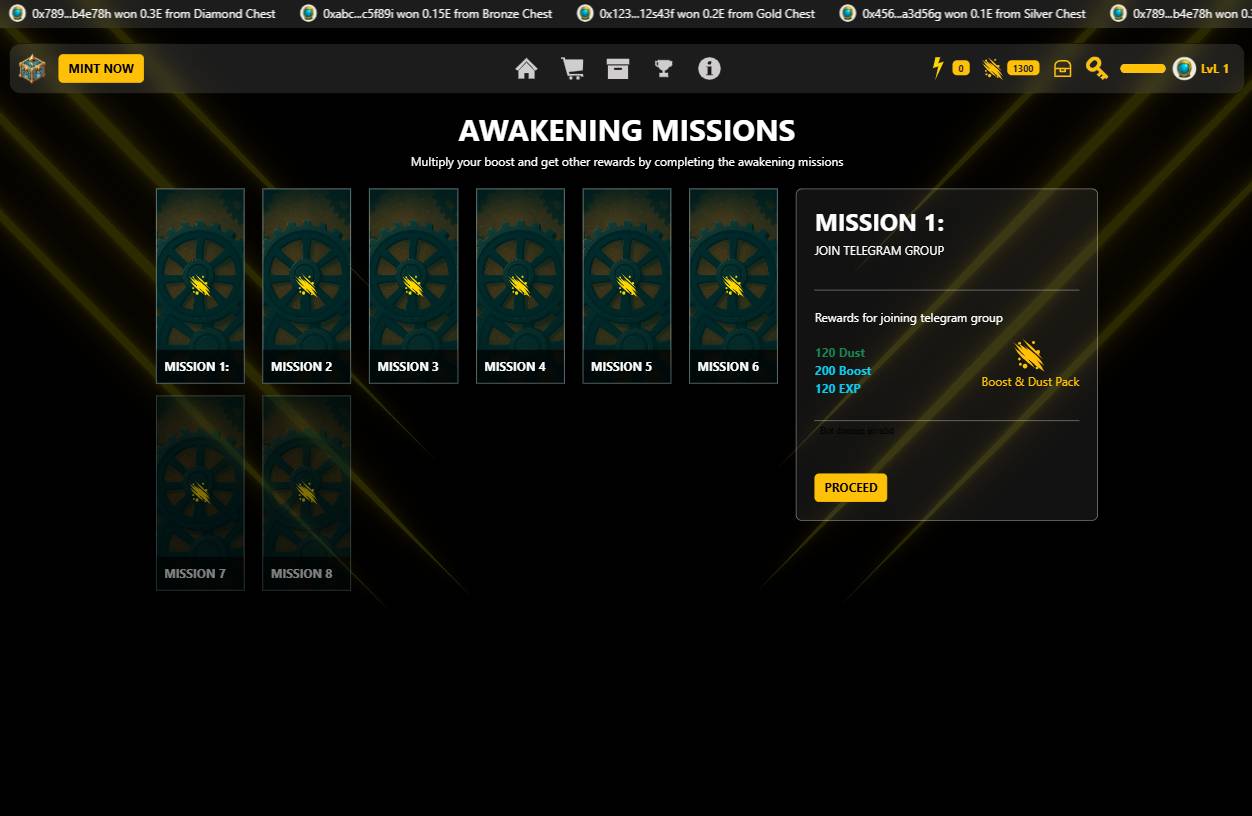Screen dimensions: 1252x816
Task: Go to the home page icon
Action: pos(526,68)
